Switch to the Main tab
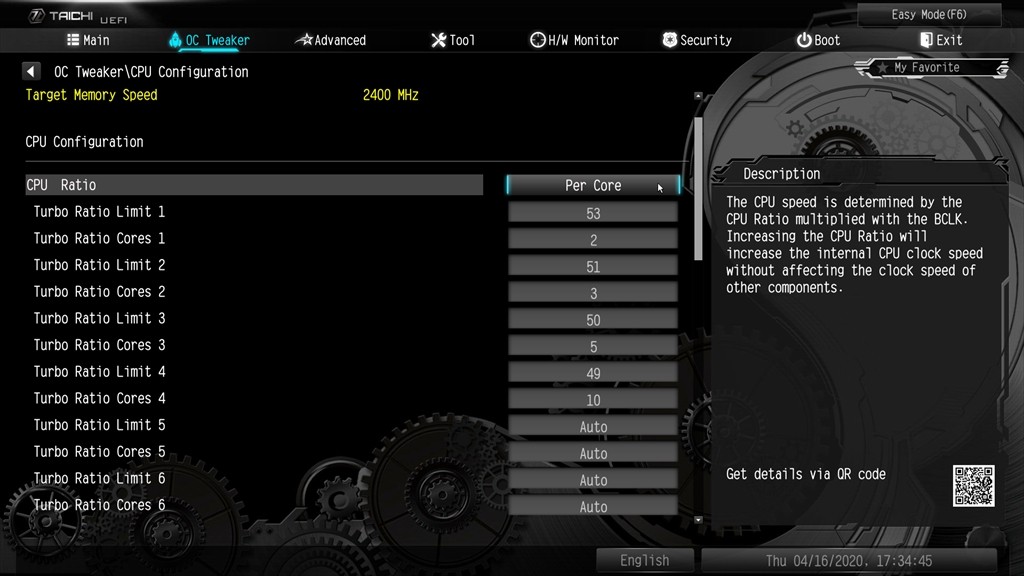 pyautogui.click(x=88, y=40)
